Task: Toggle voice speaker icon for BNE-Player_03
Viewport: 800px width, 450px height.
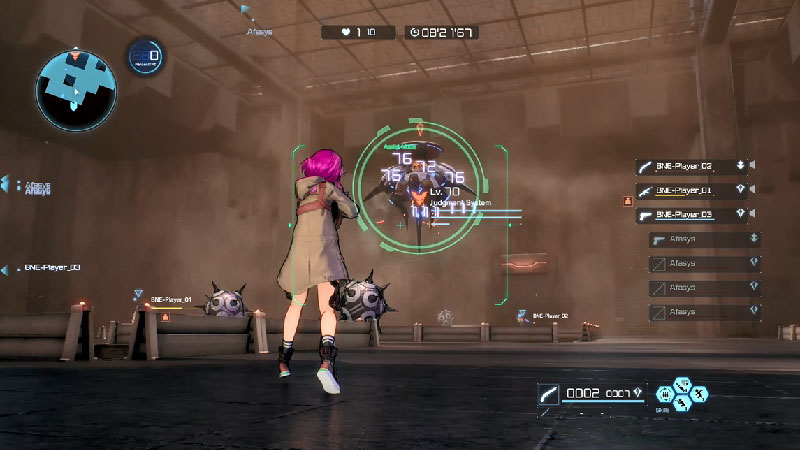Action: (753, 215)
